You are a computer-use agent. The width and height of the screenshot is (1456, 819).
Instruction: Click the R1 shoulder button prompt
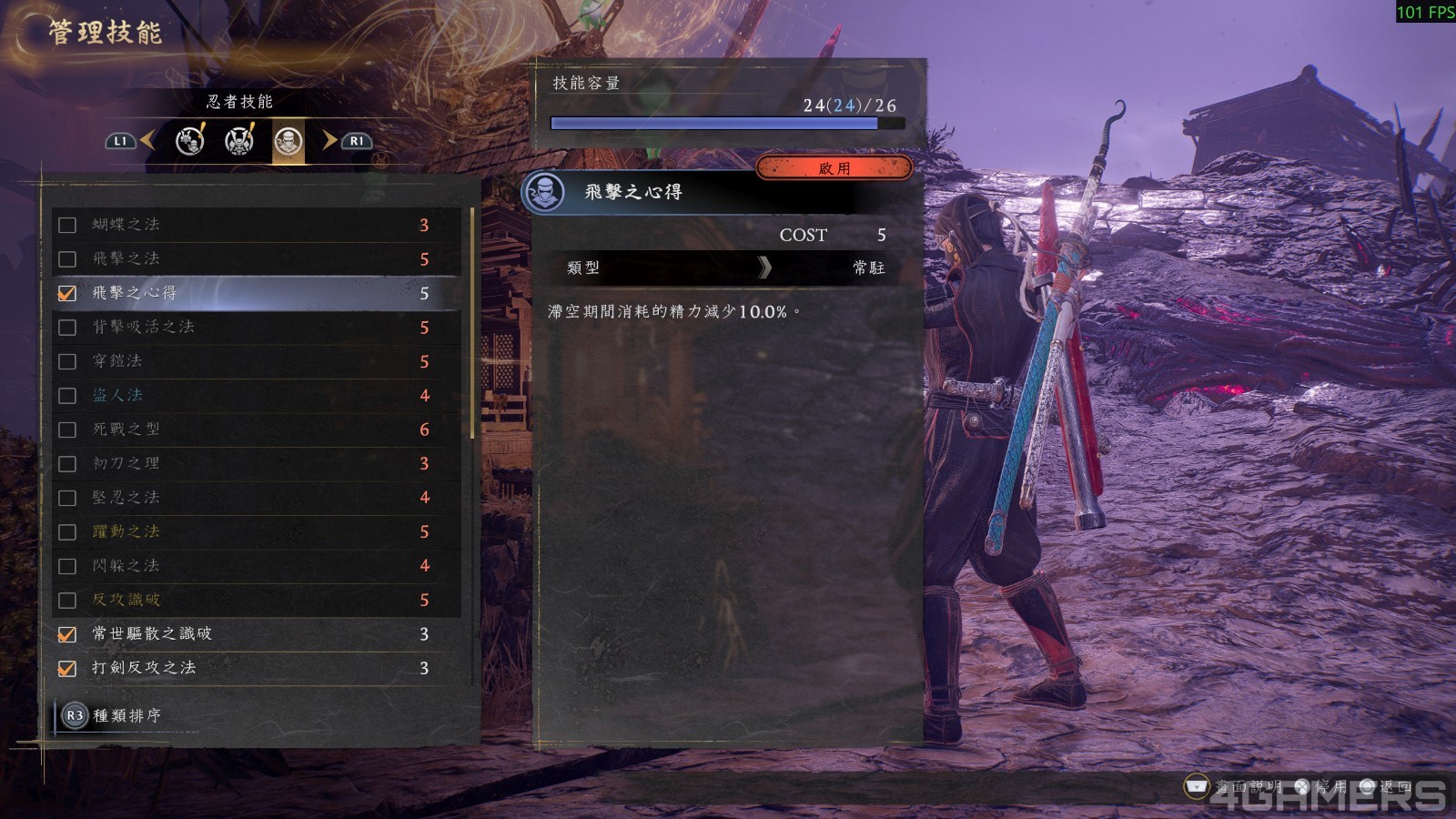pyautogui.click(x=358, y=143)
